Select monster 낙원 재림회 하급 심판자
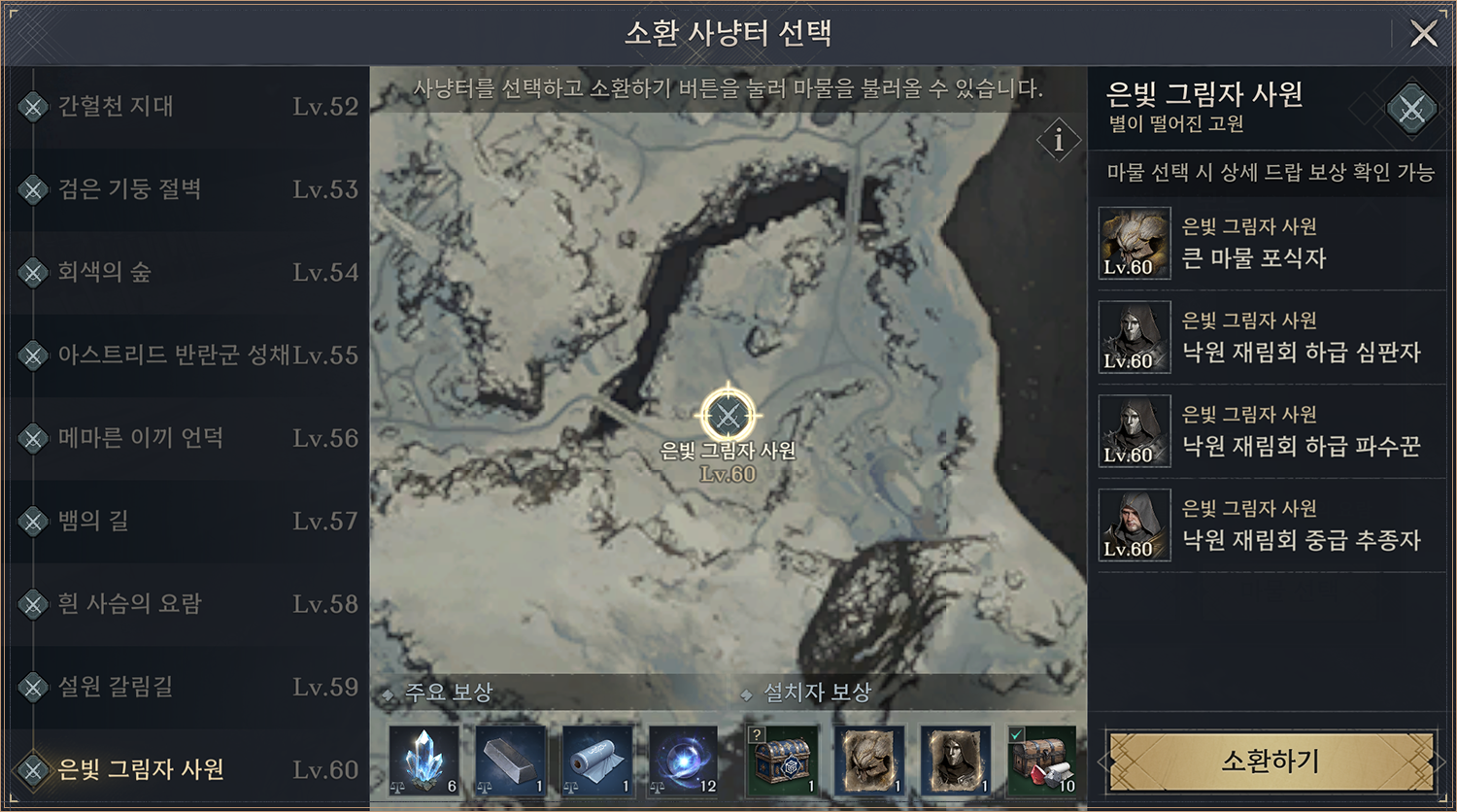The width and height of the screenshot is (1457, 812). 1271,338
